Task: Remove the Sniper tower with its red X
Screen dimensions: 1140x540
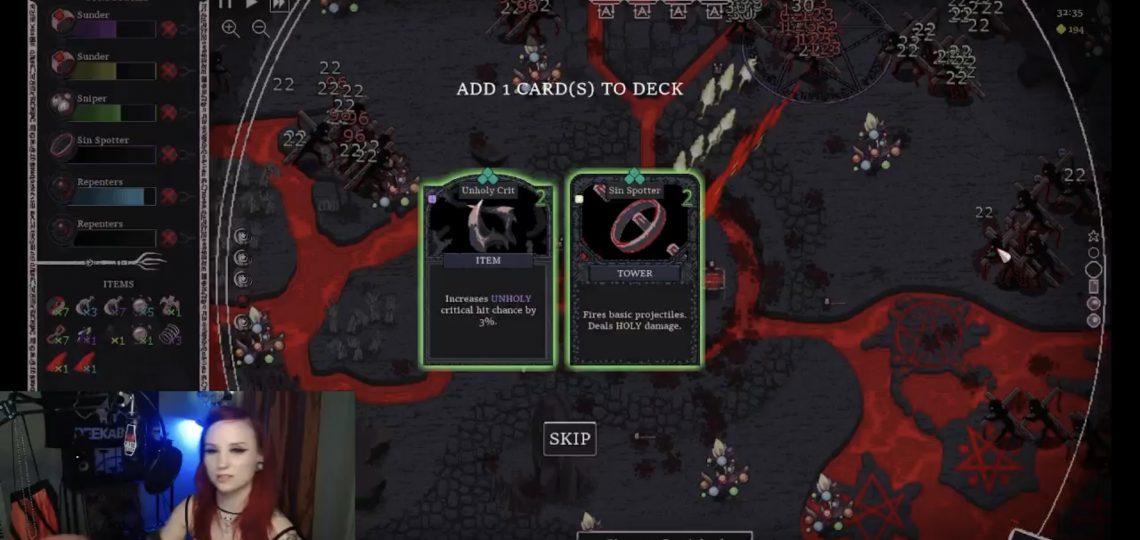Action: (169, 112)
